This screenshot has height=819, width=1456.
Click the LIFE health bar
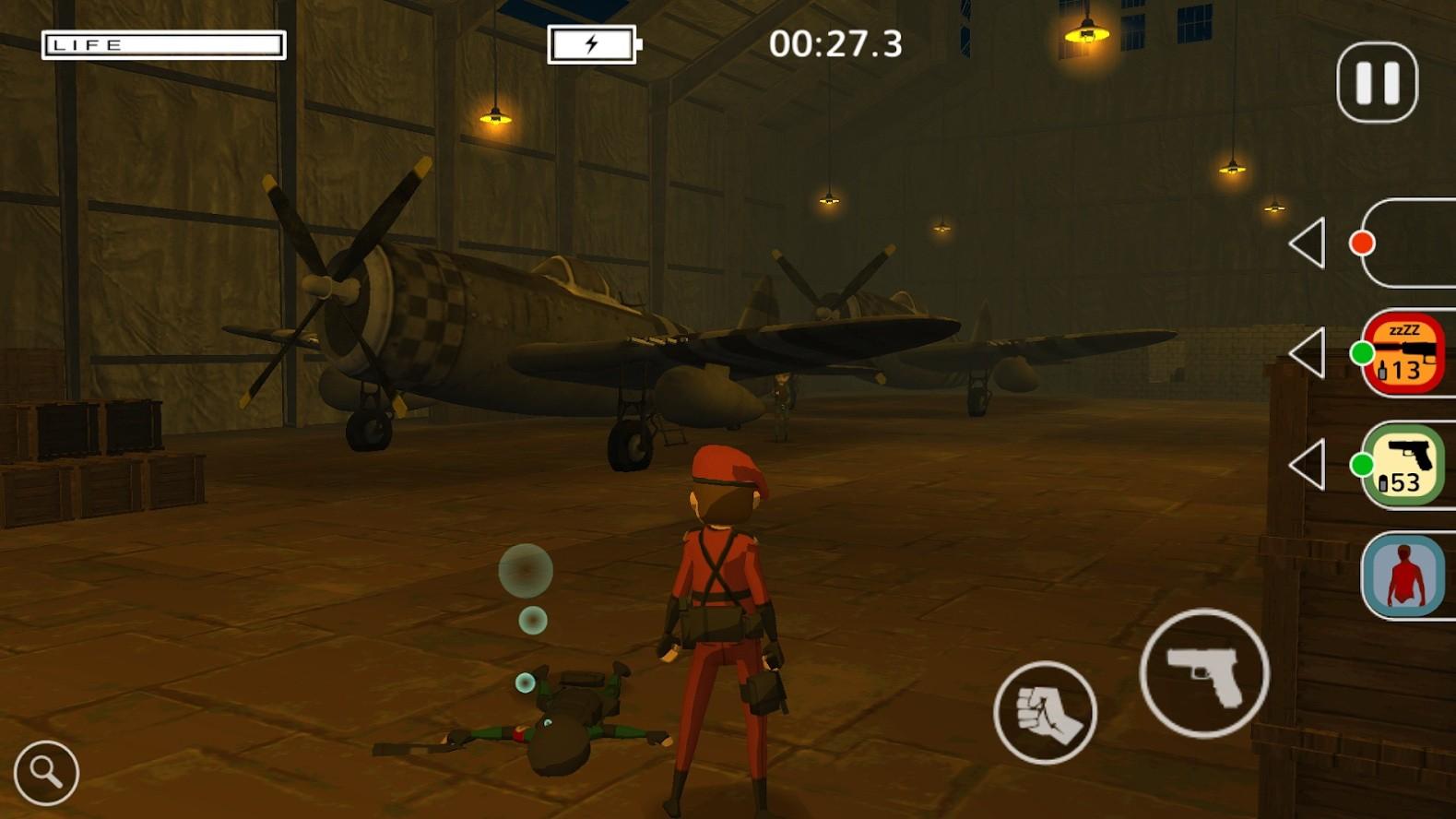point(164,43)
